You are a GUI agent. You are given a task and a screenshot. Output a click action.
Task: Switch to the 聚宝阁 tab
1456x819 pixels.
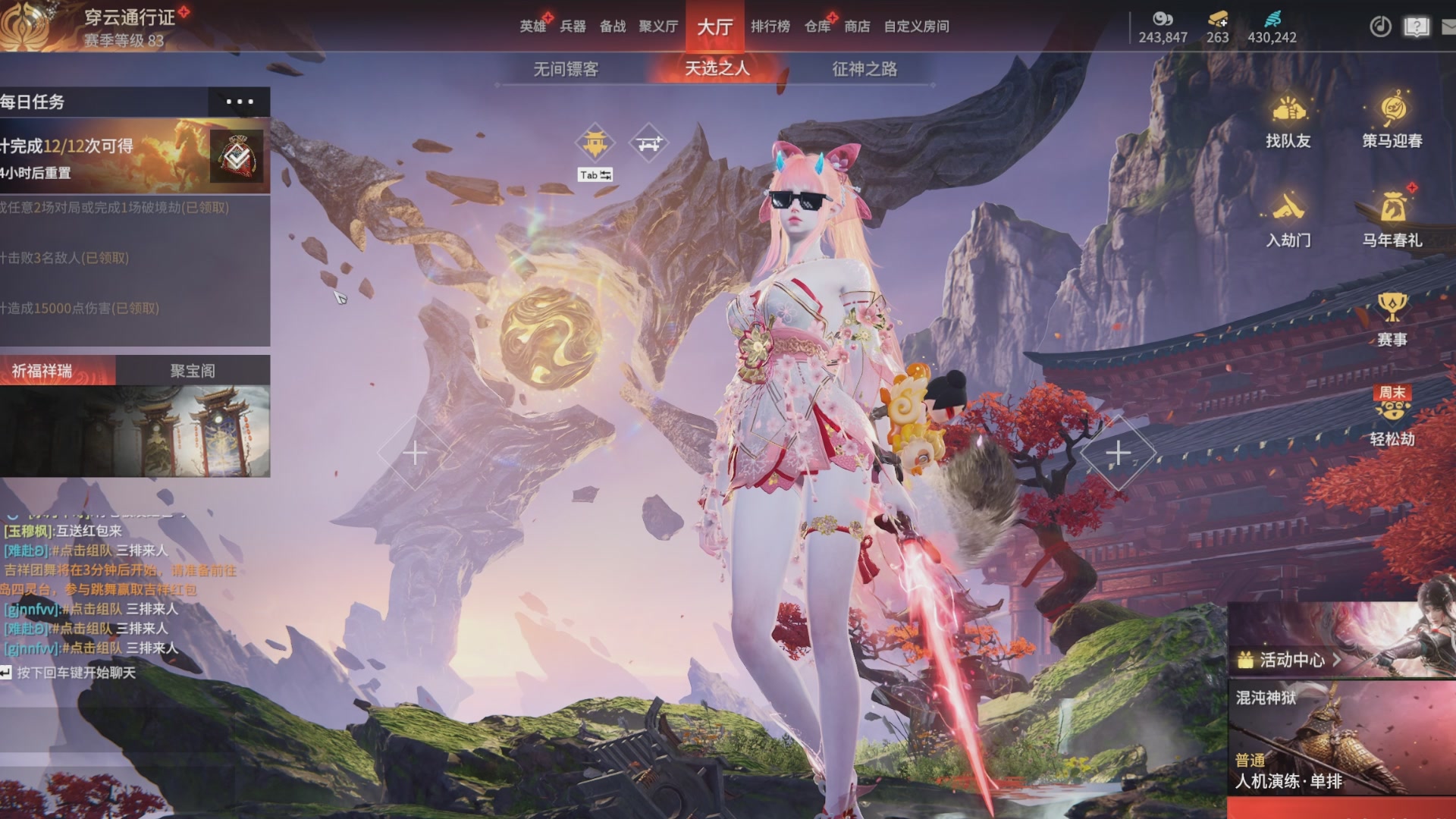[x=193, y=371]
